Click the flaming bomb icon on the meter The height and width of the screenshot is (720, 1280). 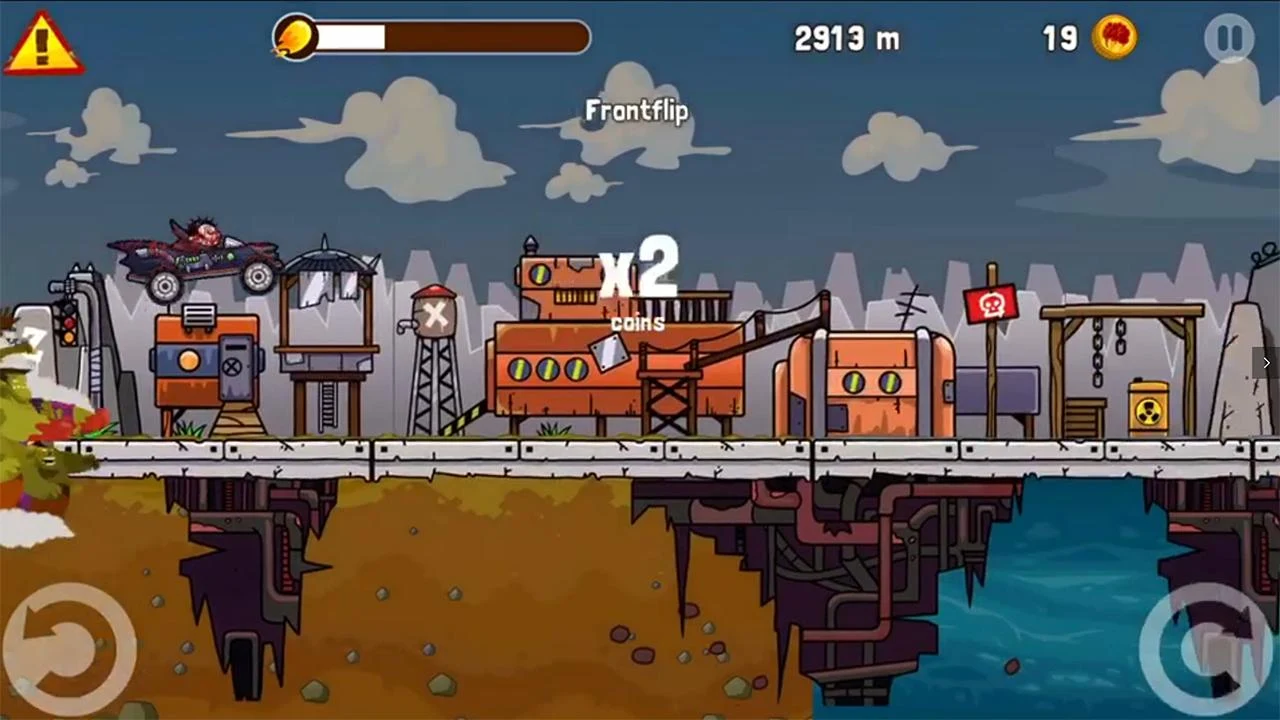(x=296, y=38)
